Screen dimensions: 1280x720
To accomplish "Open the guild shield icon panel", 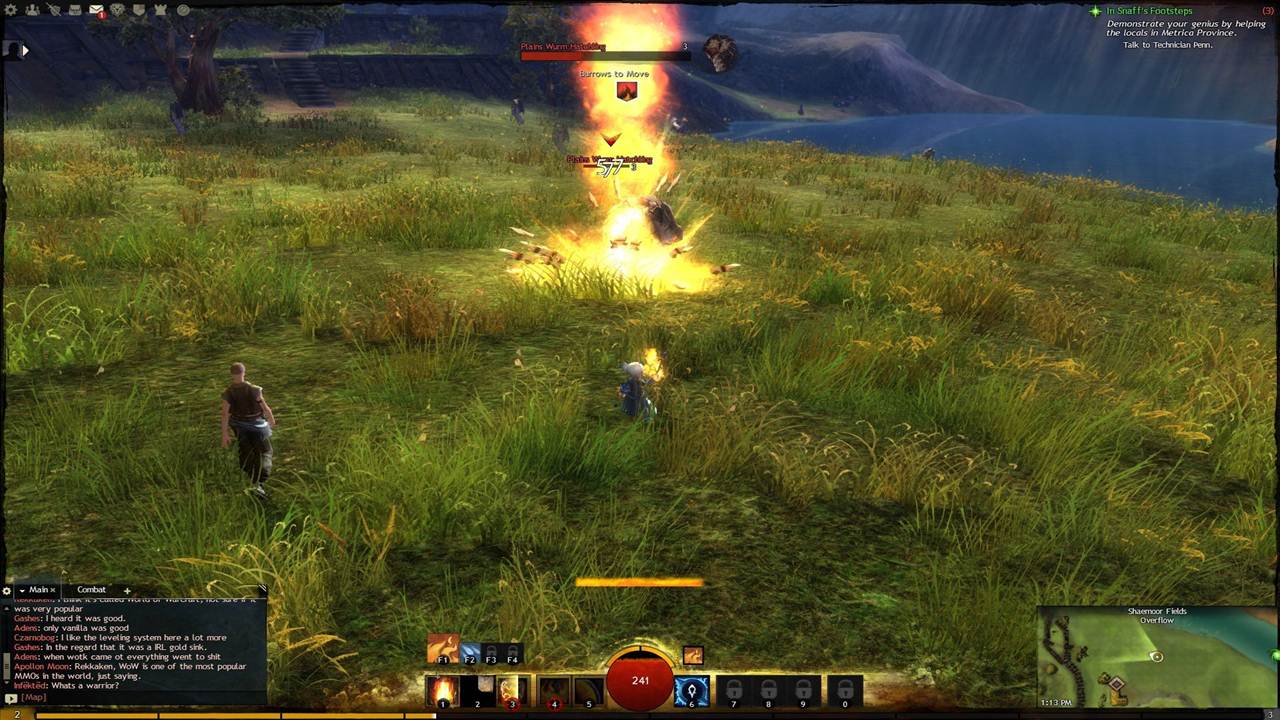I will [x=139, y=10].
